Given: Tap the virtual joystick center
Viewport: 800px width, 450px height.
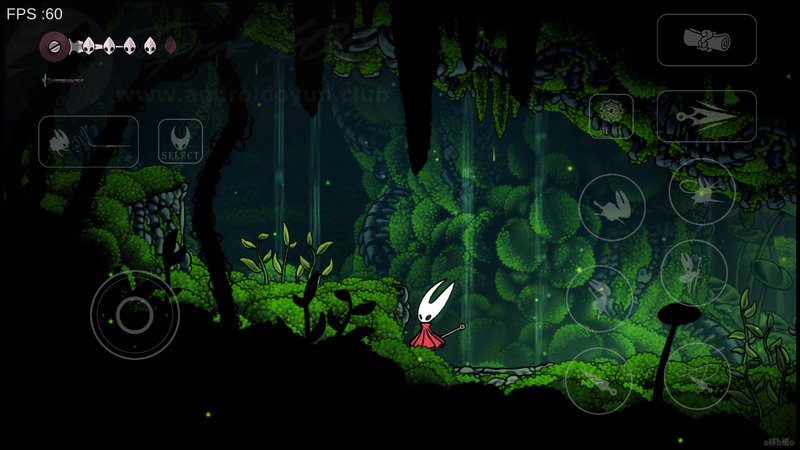Looking at the screenshot, I should (x=134, y=315).
